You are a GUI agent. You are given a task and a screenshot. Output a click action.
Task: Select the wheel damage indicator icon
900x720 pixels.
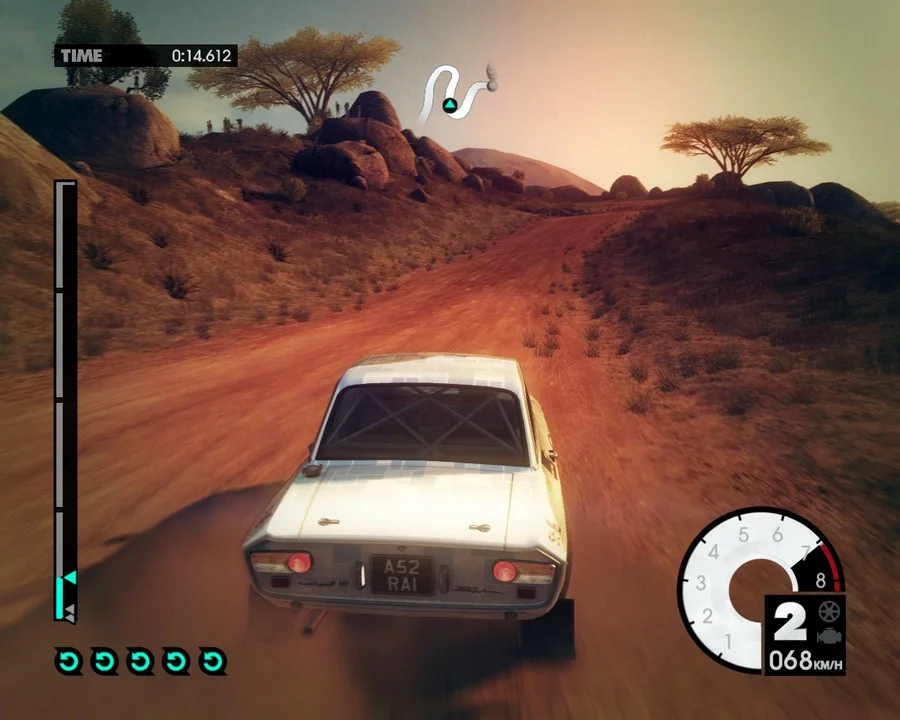[x=828, y=611]
